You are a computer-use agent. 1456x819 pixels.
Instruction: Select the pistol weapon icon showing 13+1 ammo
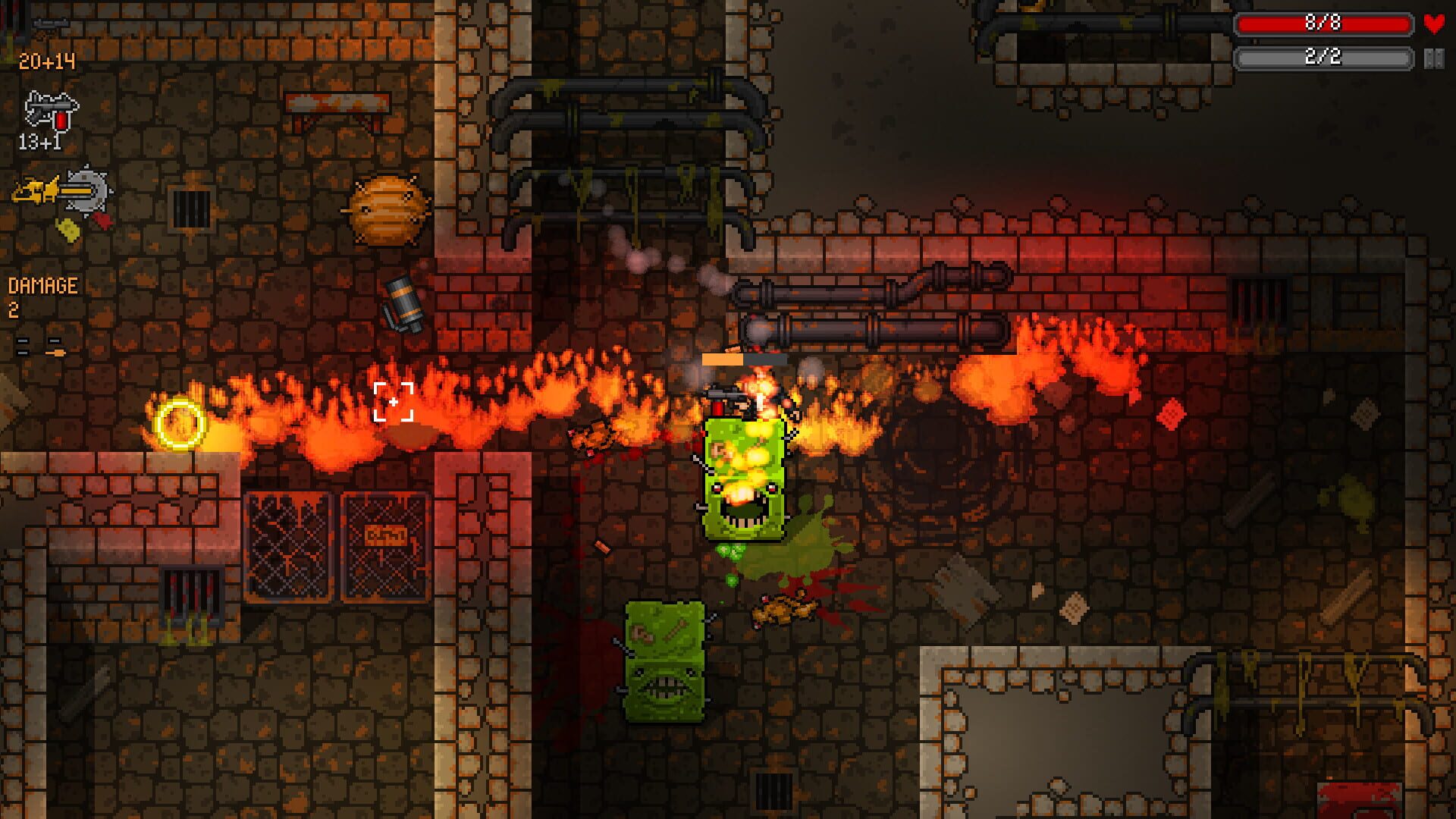(x=49, y=111)
